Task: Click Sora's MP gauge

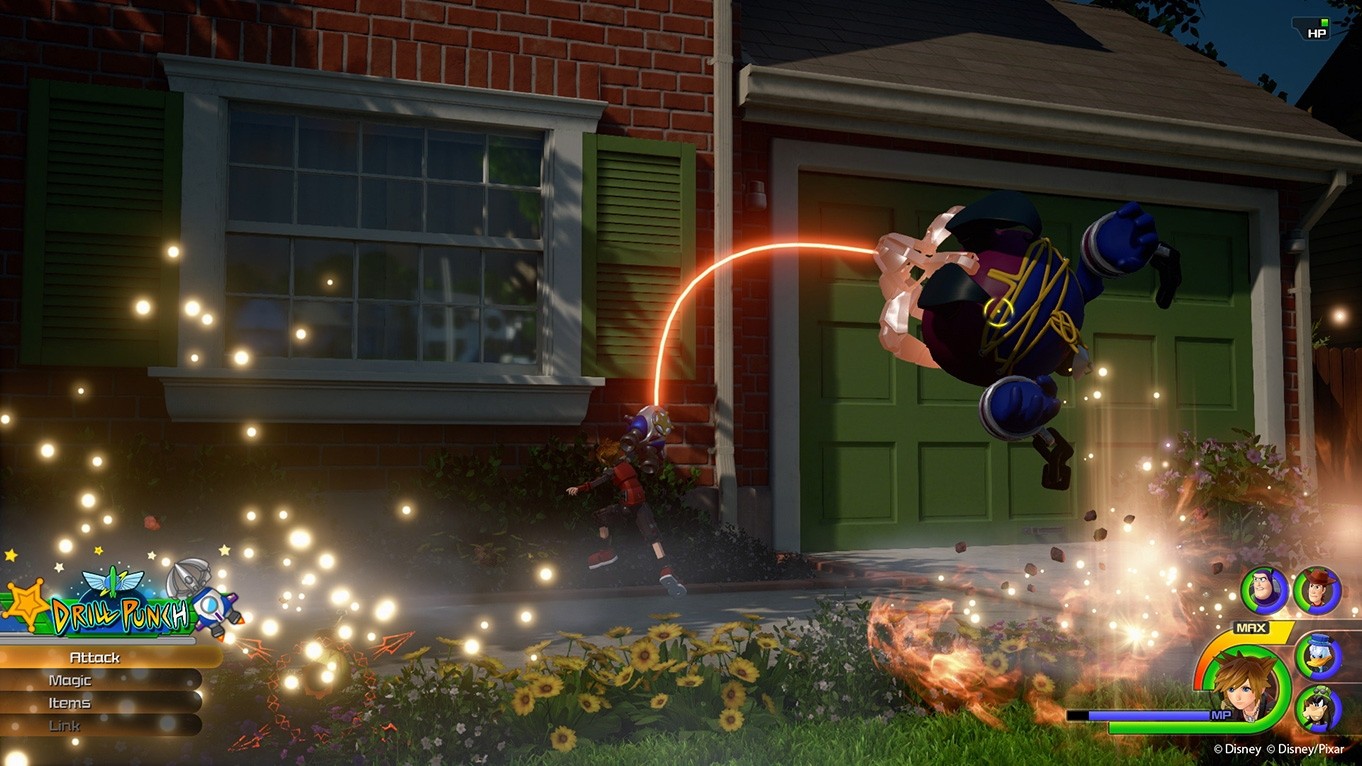Action: (x=1145, y=713)
